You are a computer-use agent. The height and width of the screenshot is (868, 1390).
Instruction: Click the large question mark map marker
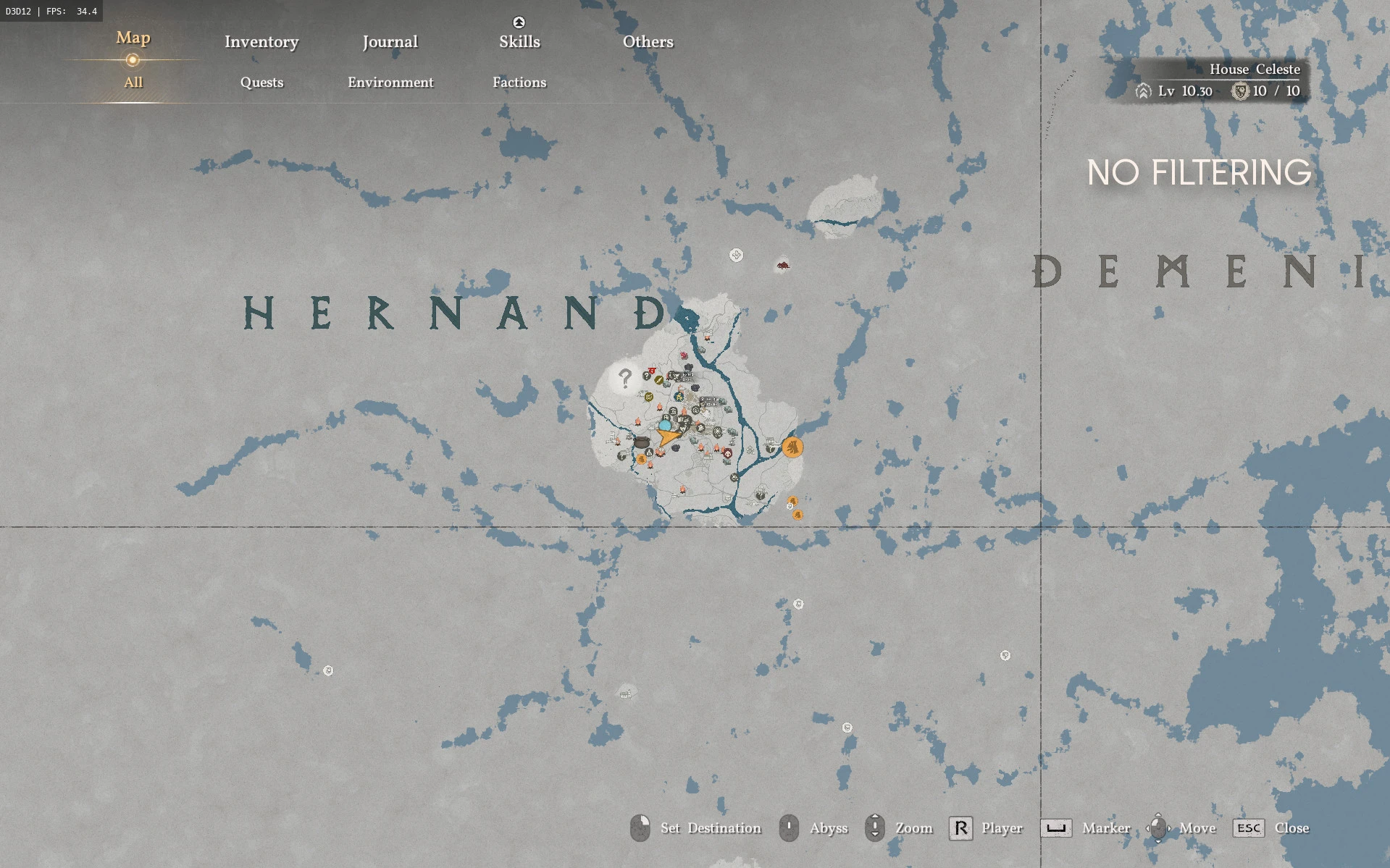[625, 377]
